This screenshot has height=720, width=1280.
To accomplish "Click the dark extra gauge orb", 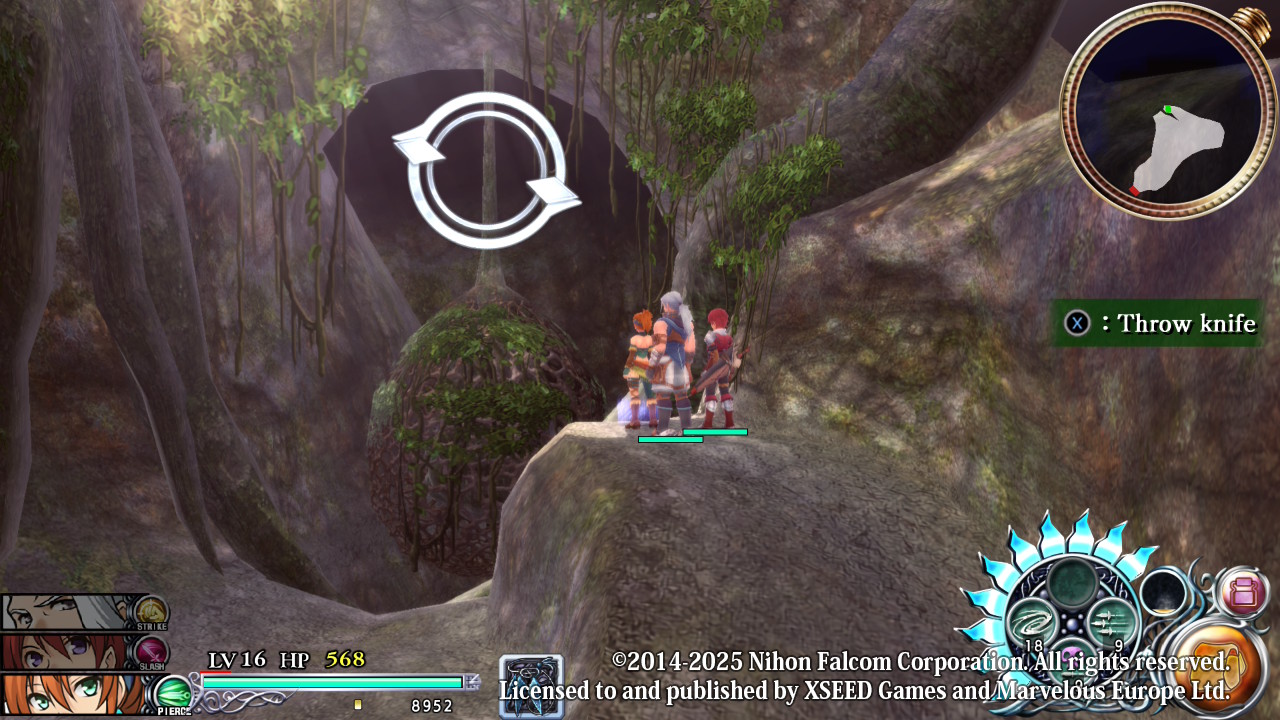I will tap(1163, 593).
